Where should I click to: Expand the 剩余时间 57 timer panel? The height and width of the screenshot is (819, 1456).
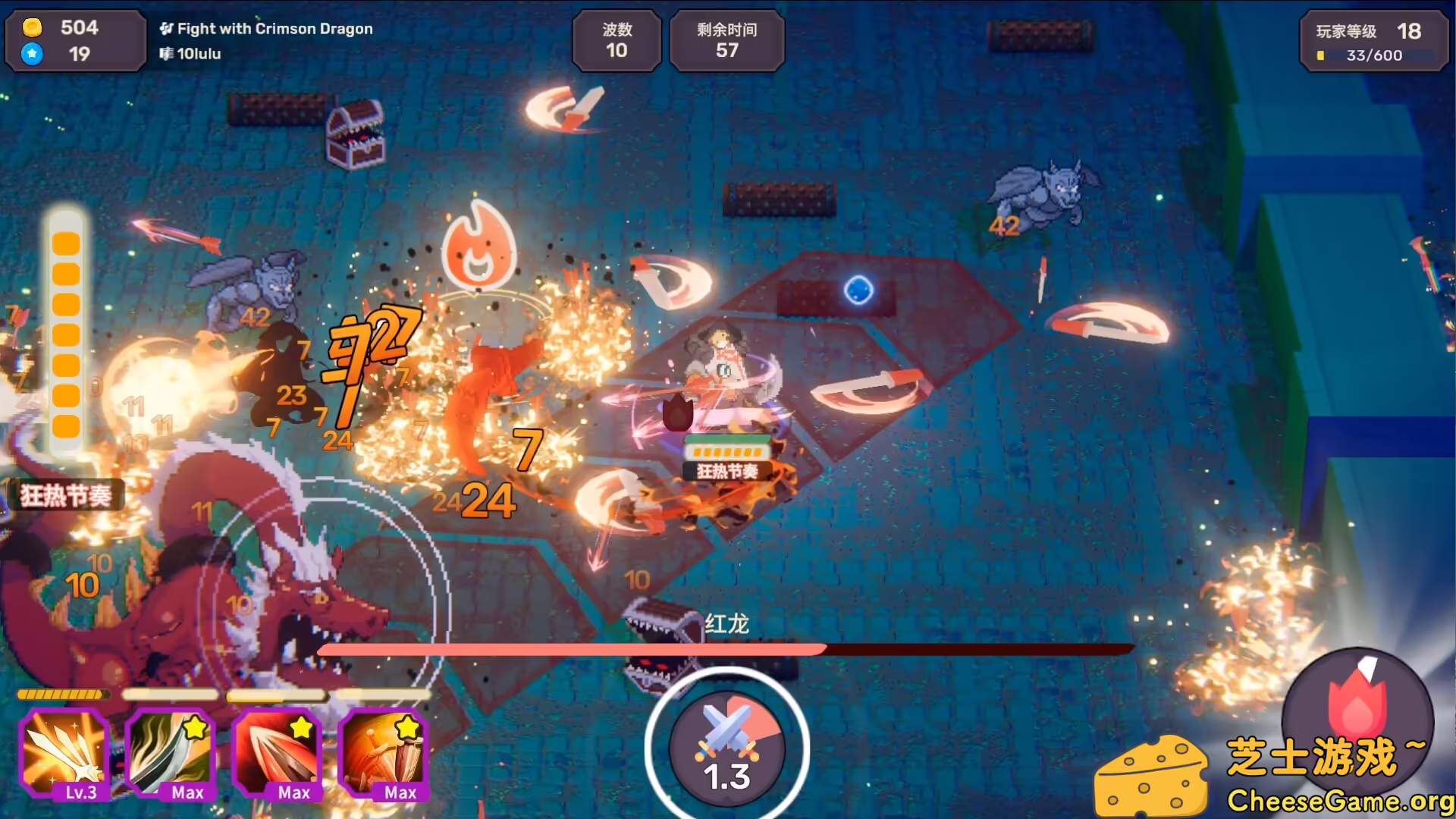[726, 41]
